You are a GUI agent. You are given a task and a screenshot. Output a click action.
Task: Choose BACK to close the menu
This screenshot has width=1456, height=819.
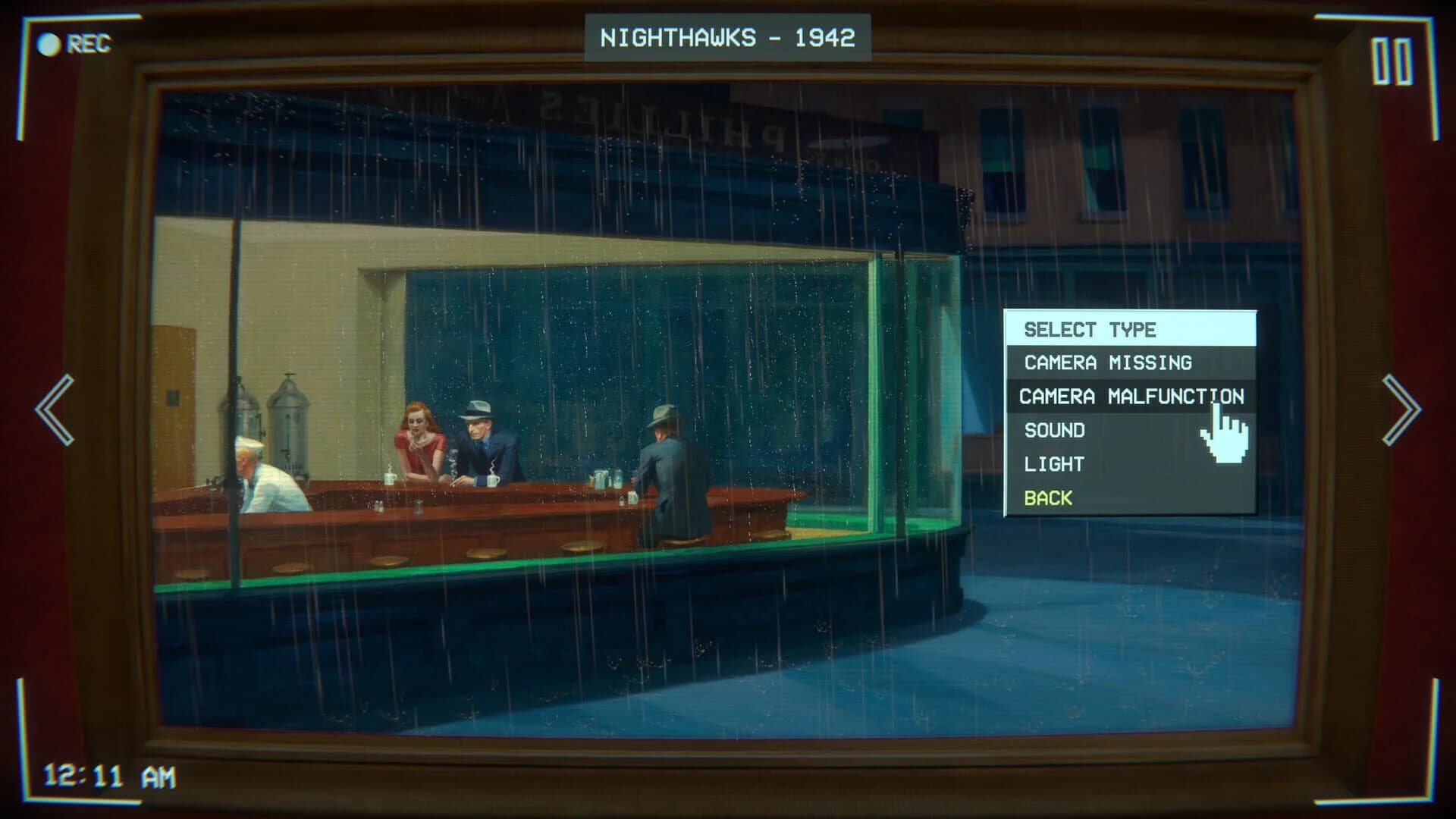click(x=1048, y=497)
